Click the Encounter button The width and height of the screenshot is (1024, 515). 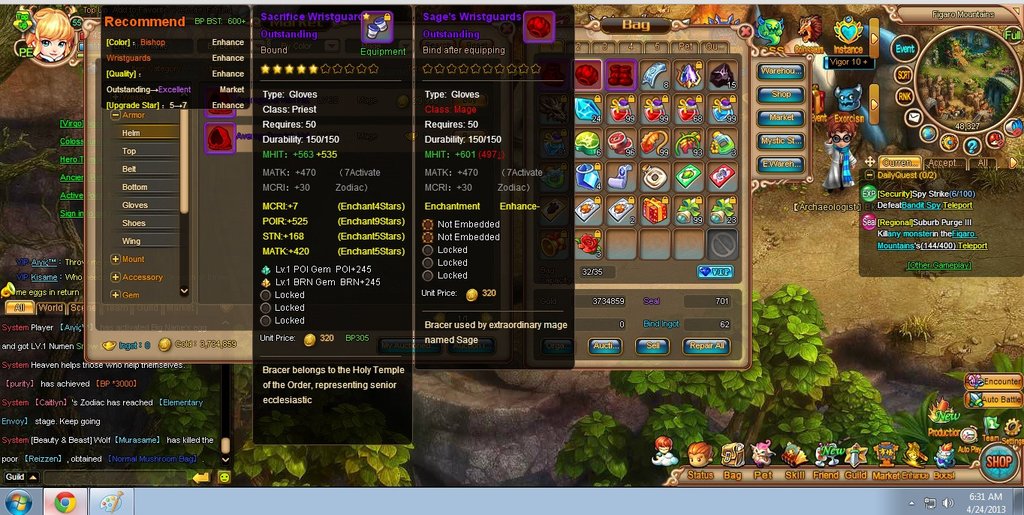994,381
